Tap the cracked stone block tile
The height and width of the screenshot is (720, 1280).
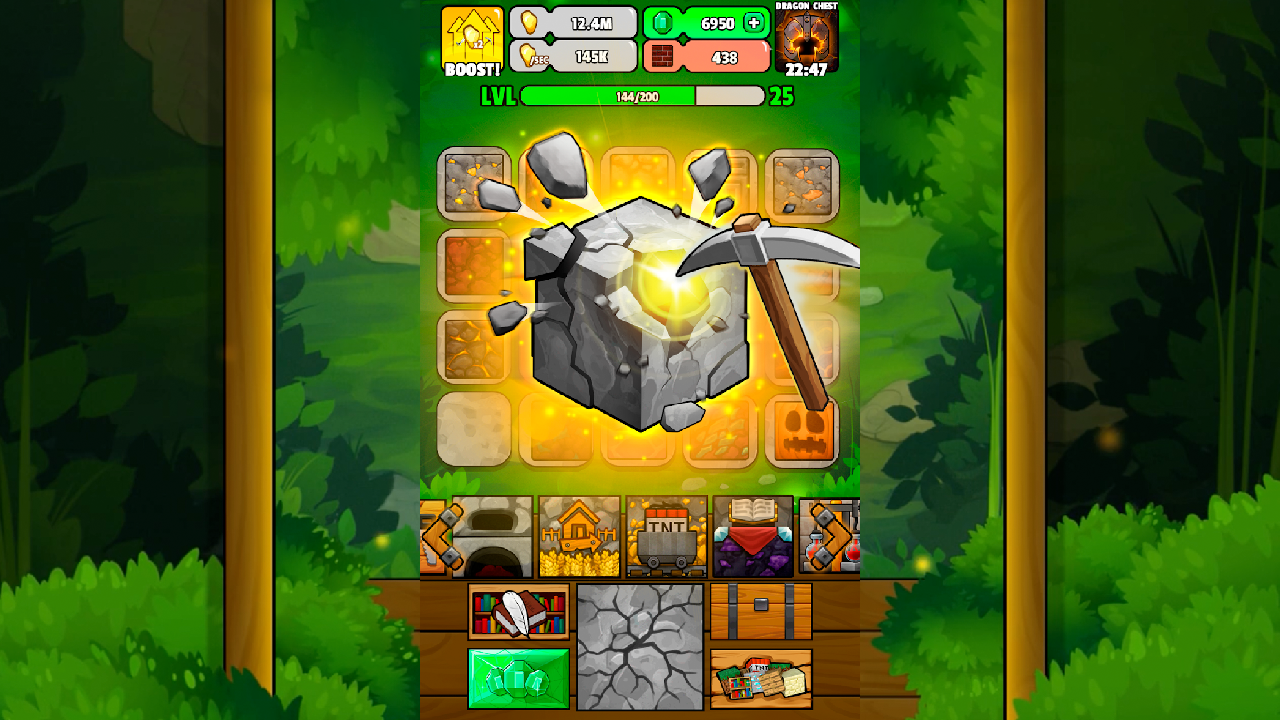tap(637, 649)
